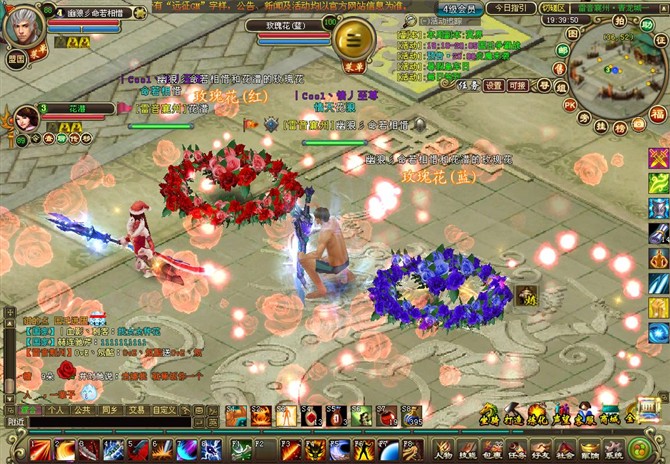Open the 切线区 line switch button
Viewport: 670px width, 464px height.
[554, 7]
